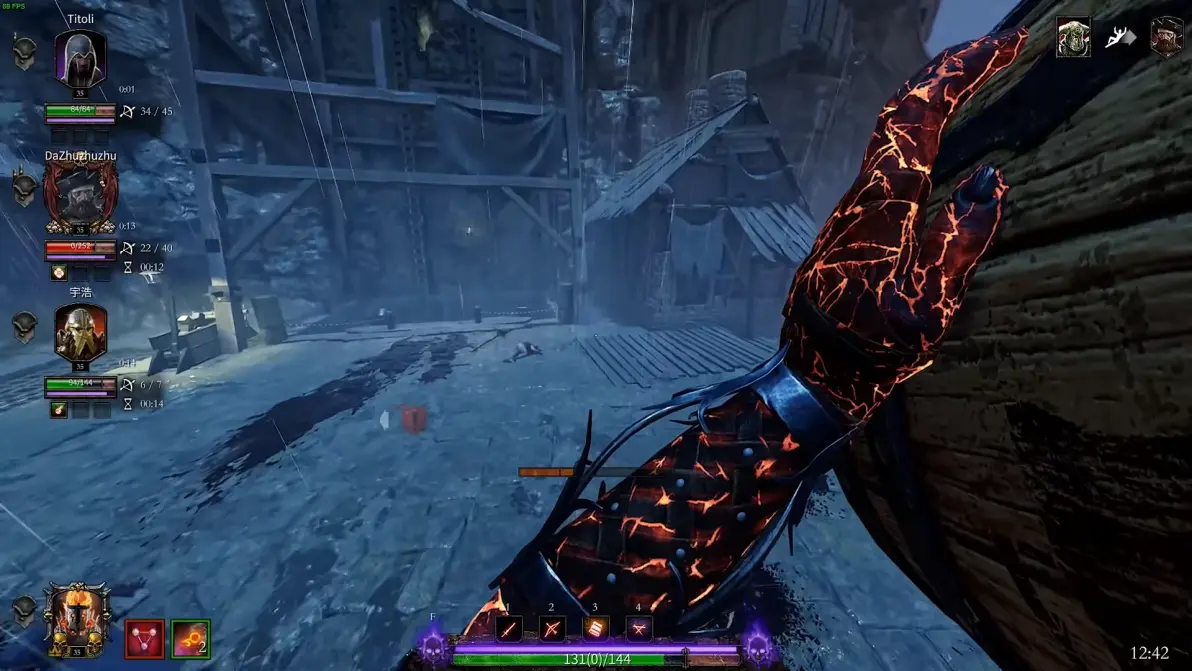Click the orange potion icon under 宇浩
This screenshot has height=671, width=1192.
tap(59, 408)
